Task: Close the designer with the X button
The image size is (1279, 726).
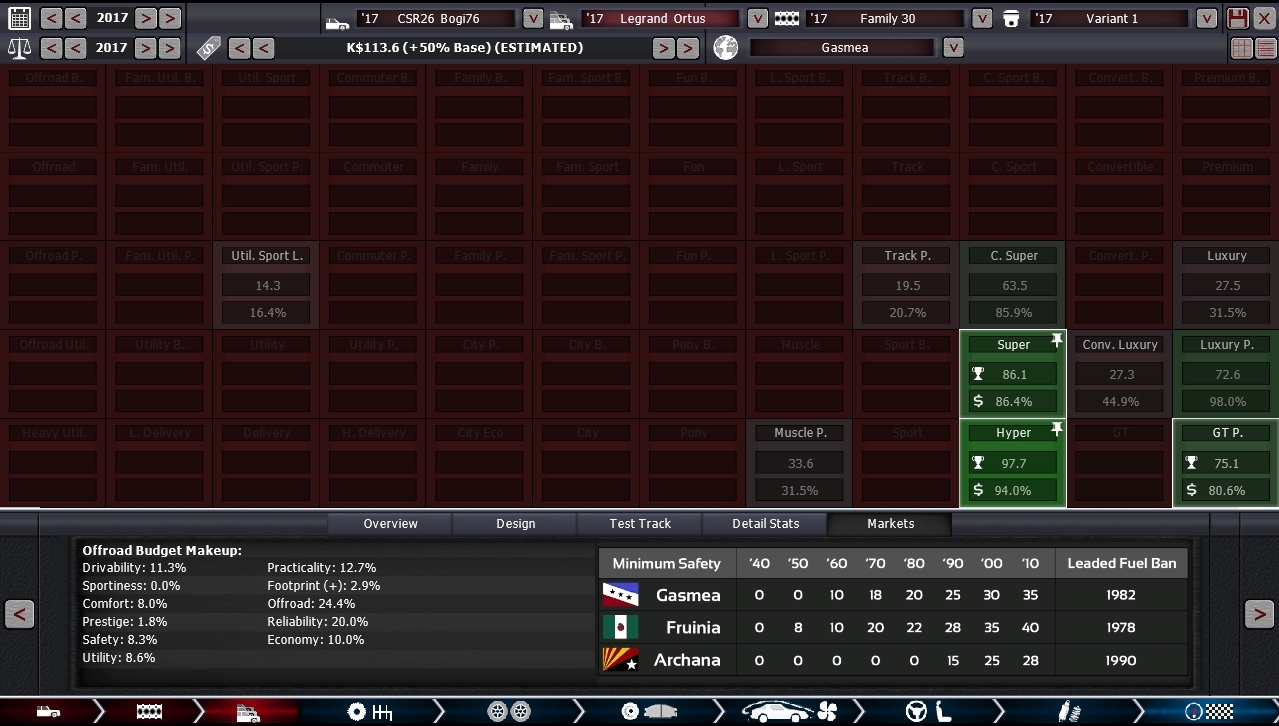Action: tap(1265, 18)
